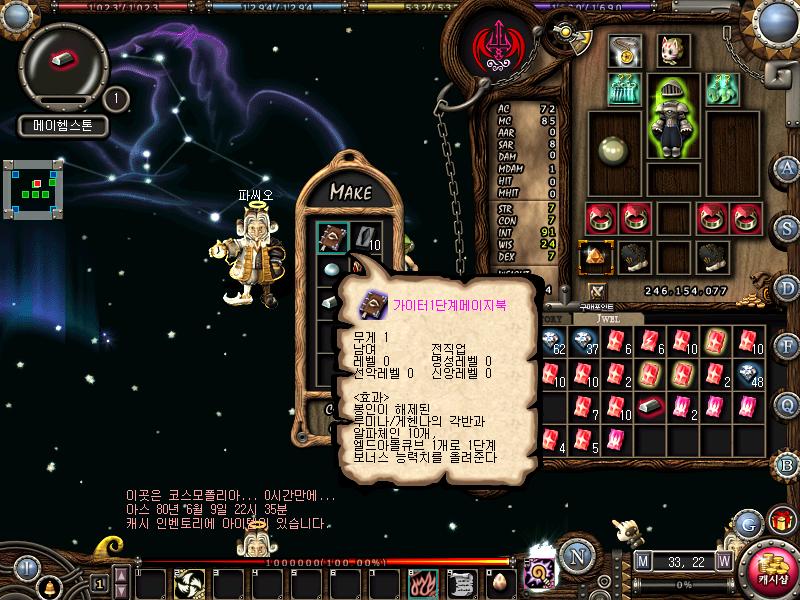
Task: Select the silver ingot in inventory
Action: click(x=650, y=407)
